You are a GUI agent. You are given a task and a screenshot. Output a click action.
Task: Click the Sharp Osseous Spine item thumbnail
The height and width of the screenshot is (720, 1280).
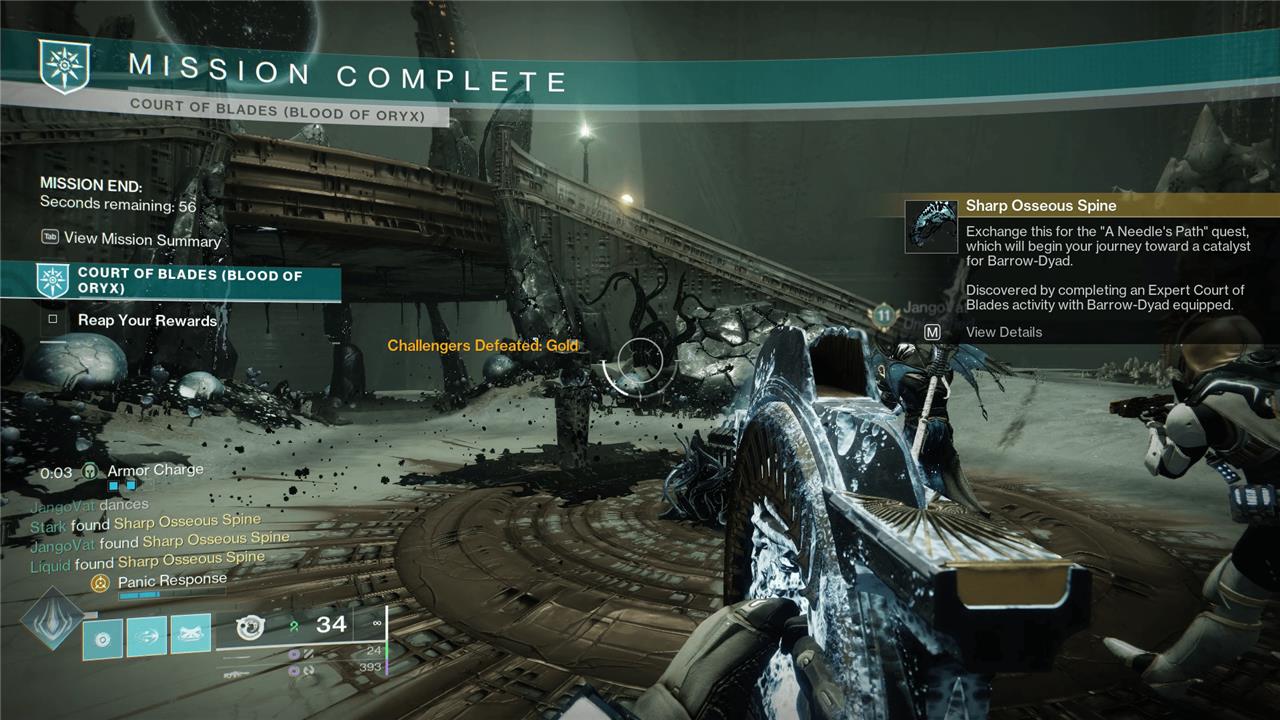coord(931,226)
